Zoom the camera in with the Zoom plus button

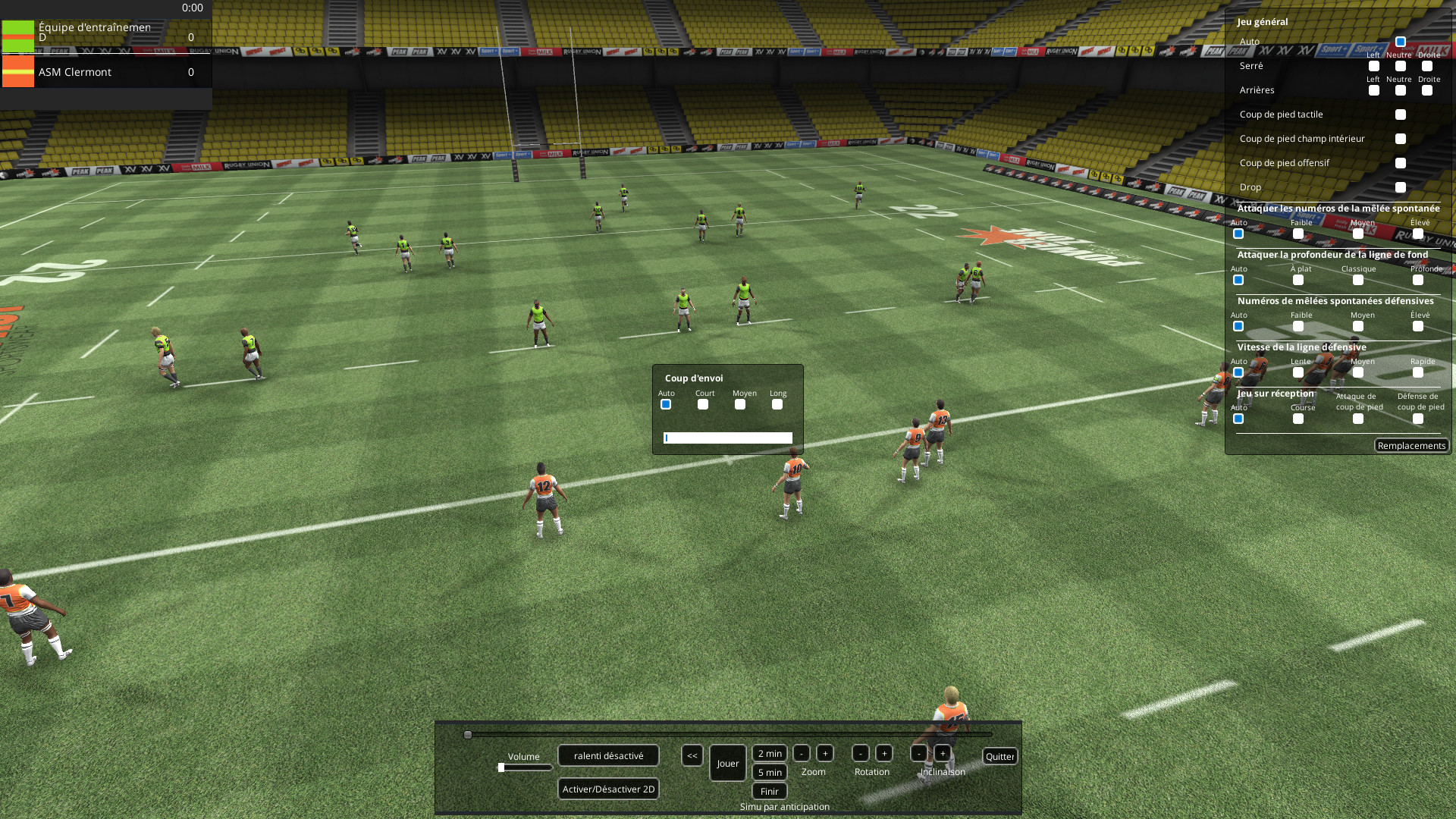(825, 754)
